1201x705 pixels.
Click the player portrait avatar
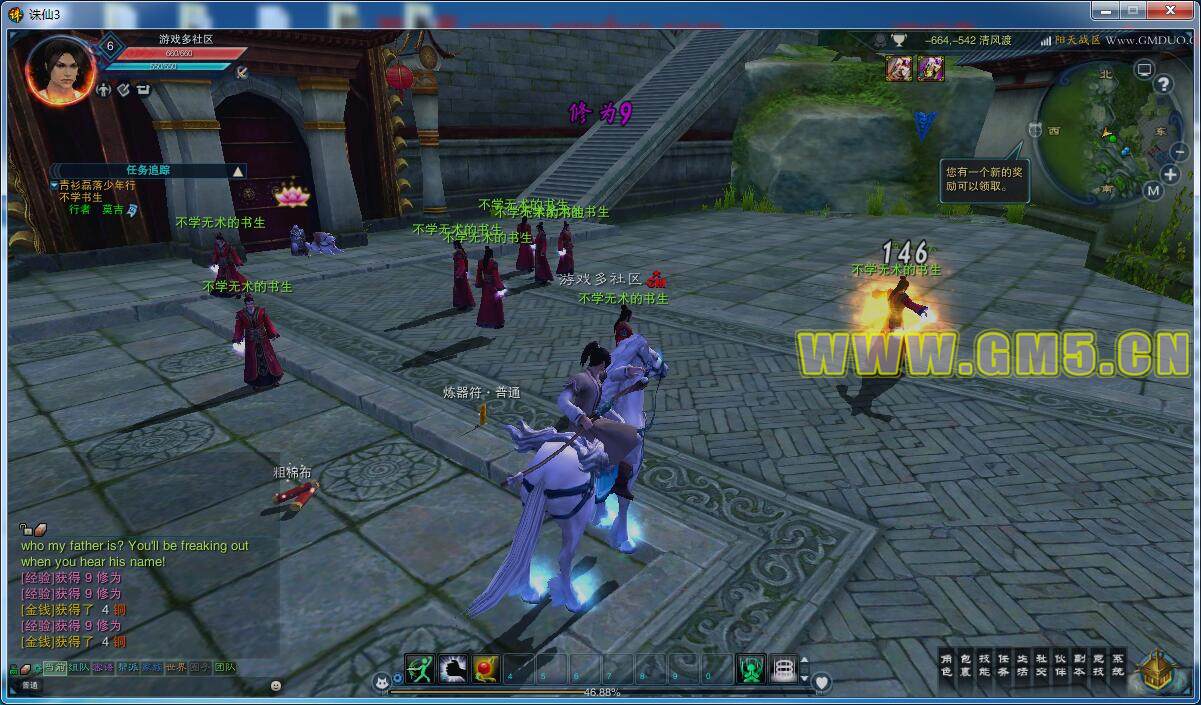coord(61,69)
